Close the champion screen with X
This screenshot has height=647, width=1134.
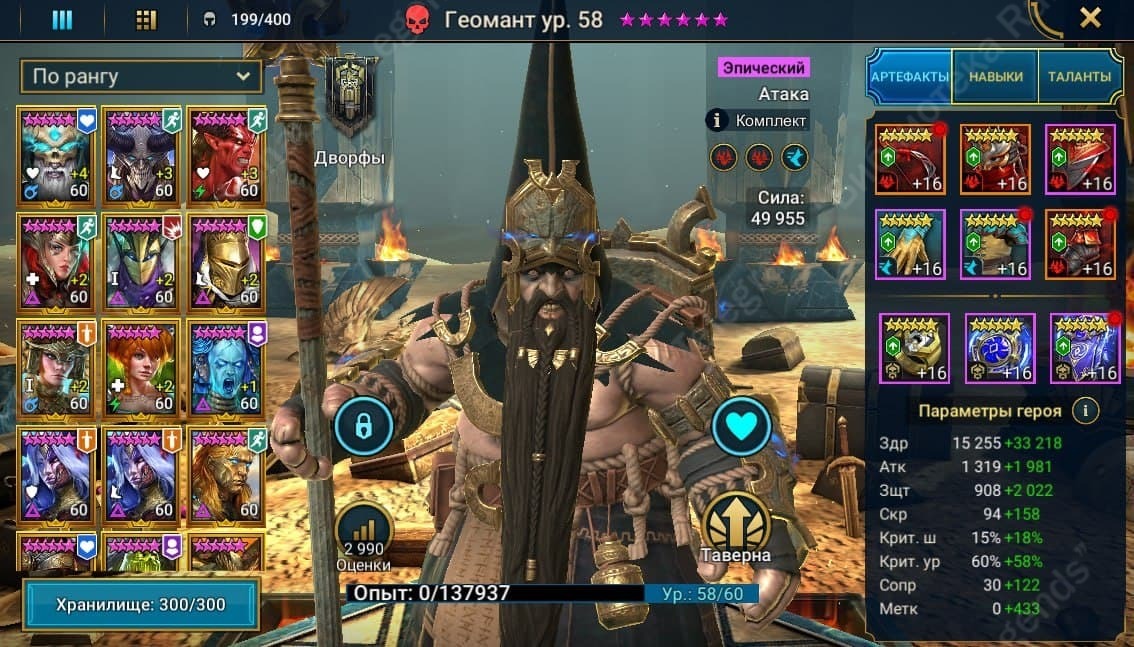(1090, 18)
